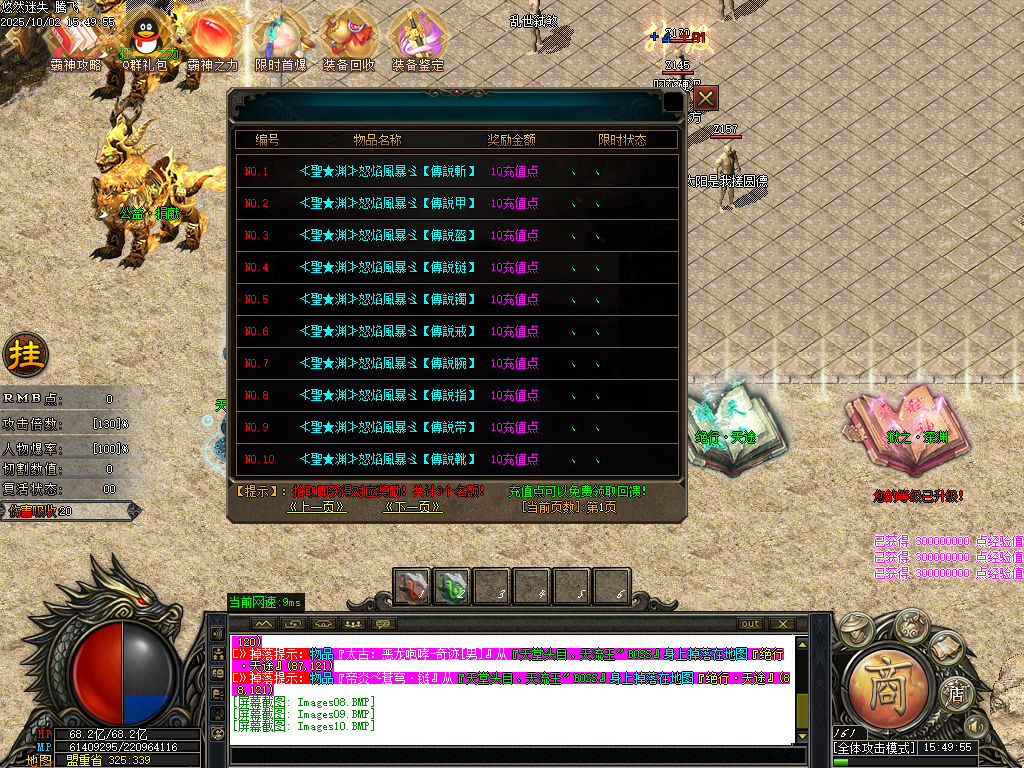Close the reward list panel
The height and width of the screenshot is (768, 1024).
706,98
